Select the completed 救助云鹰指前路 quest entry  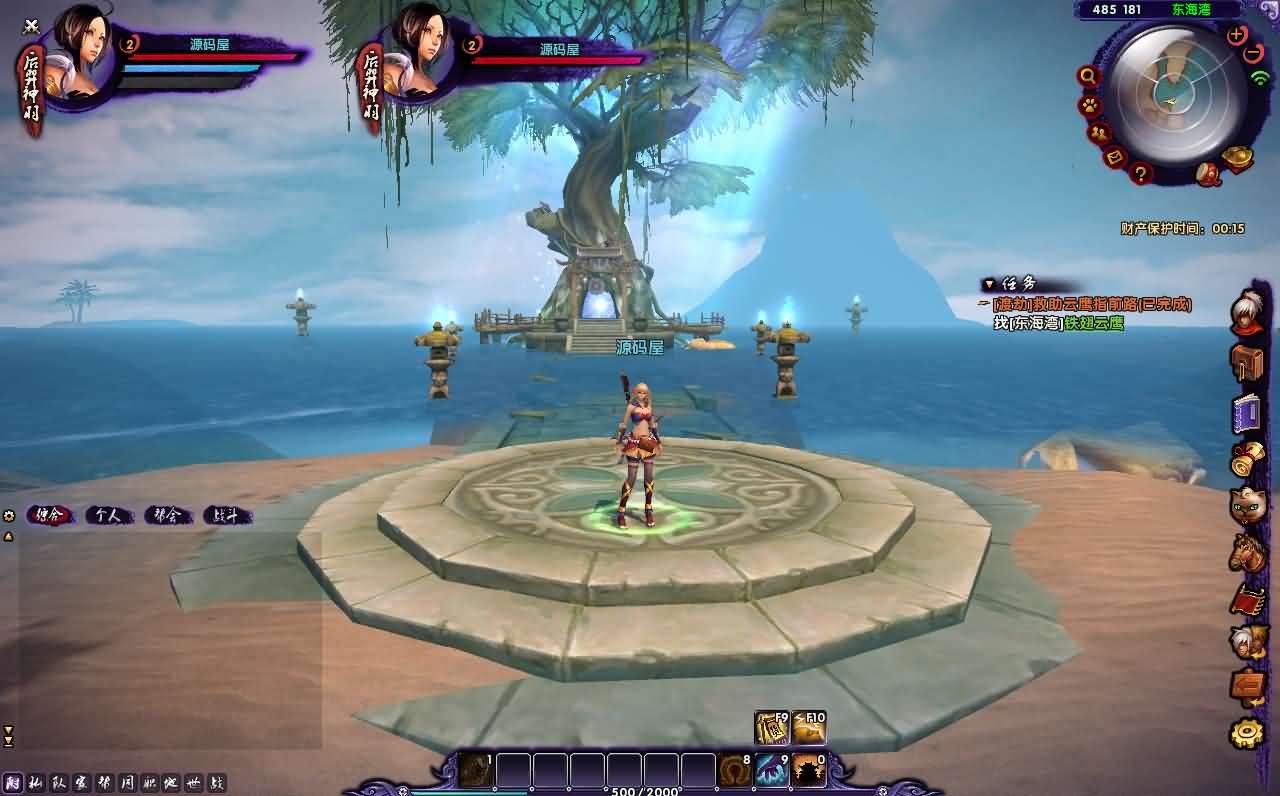(1092, 304)
